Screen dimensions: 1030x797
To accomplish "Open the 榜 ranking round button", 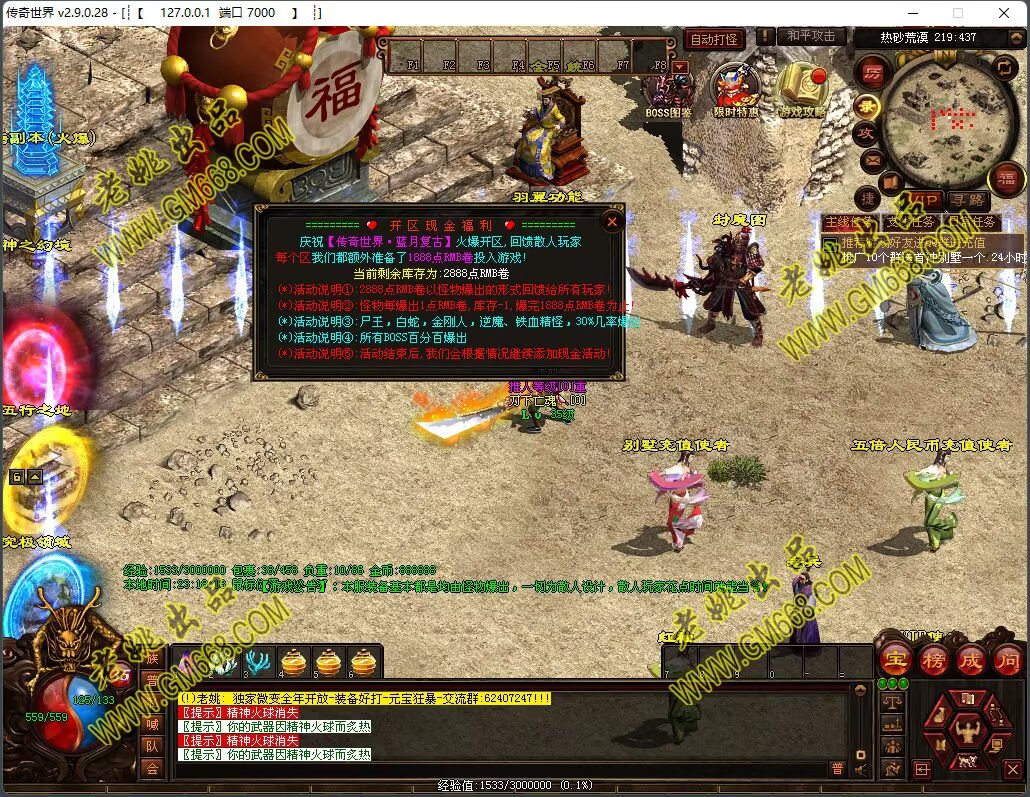I will [934, 659].
